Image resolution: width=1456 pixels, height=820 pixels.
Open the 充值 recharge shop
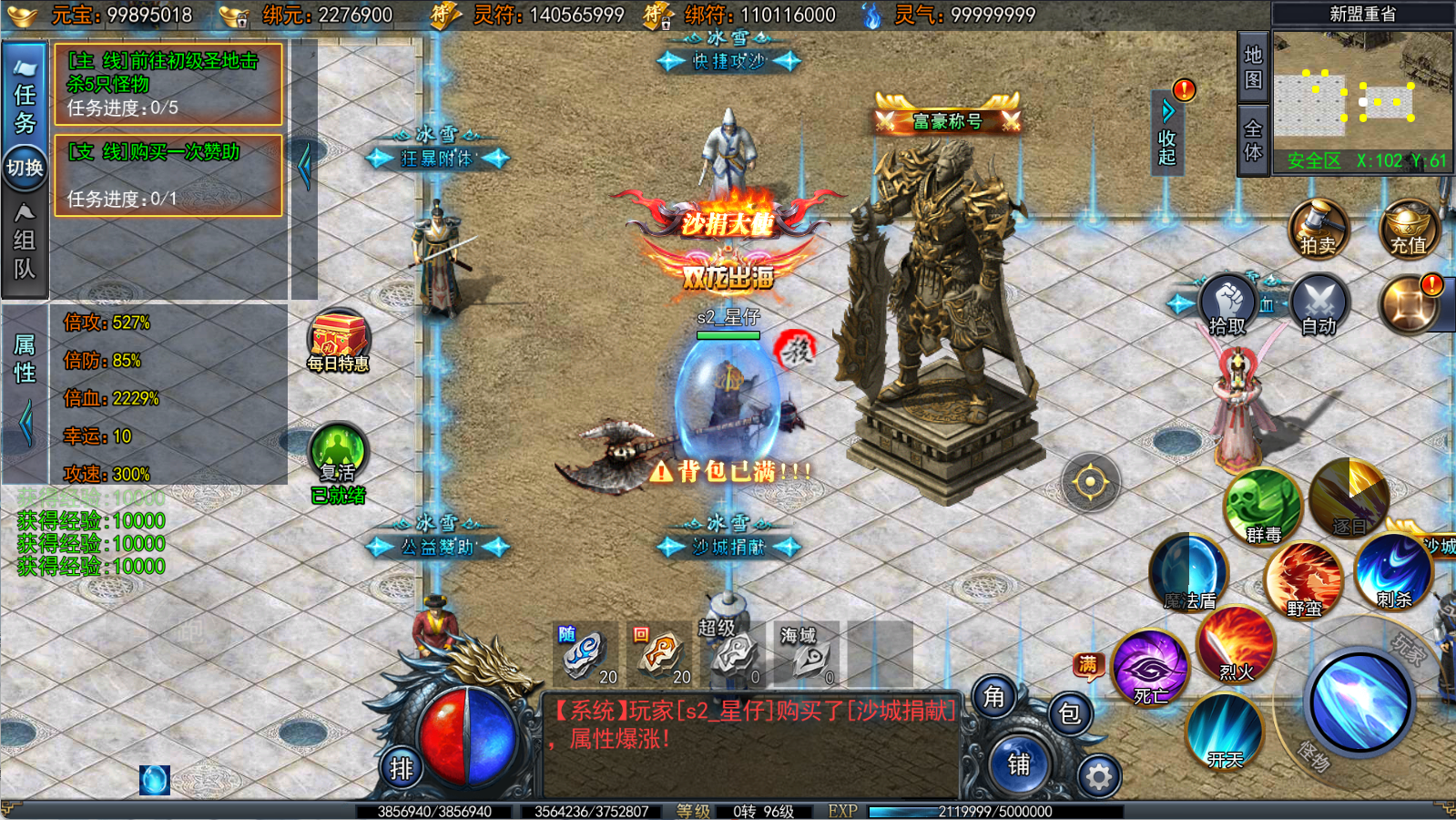coord(1408,228)
